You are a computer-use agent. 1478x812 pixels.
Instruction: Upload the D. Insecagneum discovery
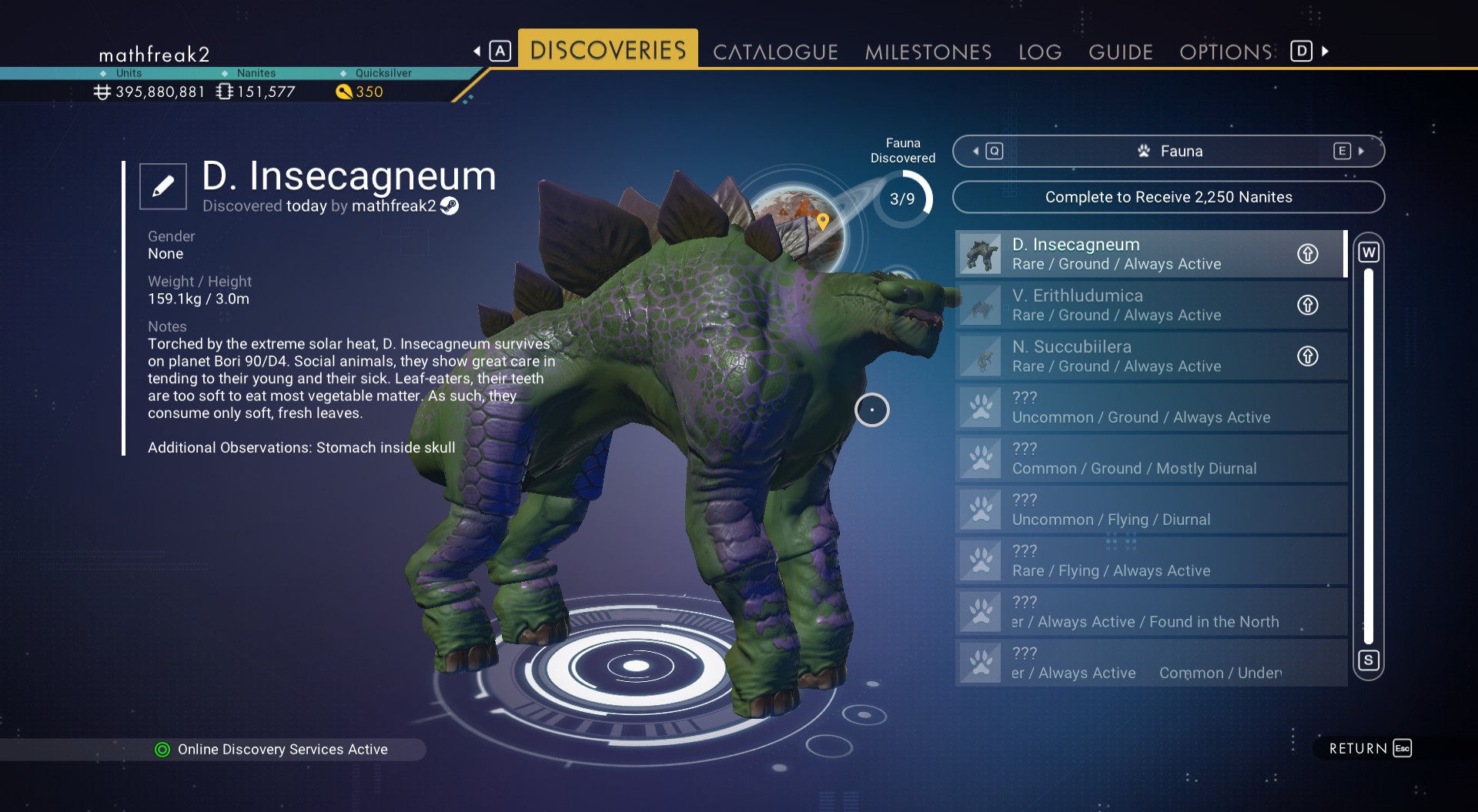[x=1308, y=254]
